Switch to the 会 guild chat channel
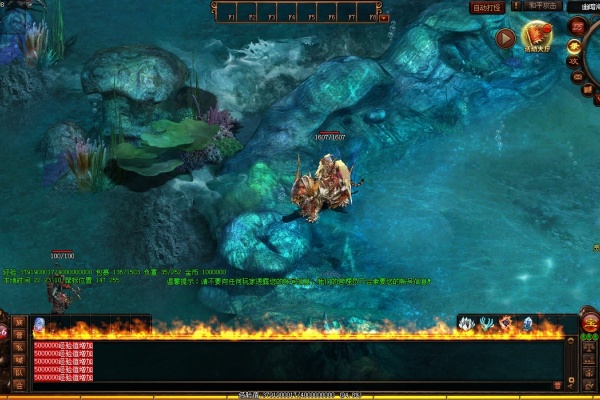 [x=18, y=385]
